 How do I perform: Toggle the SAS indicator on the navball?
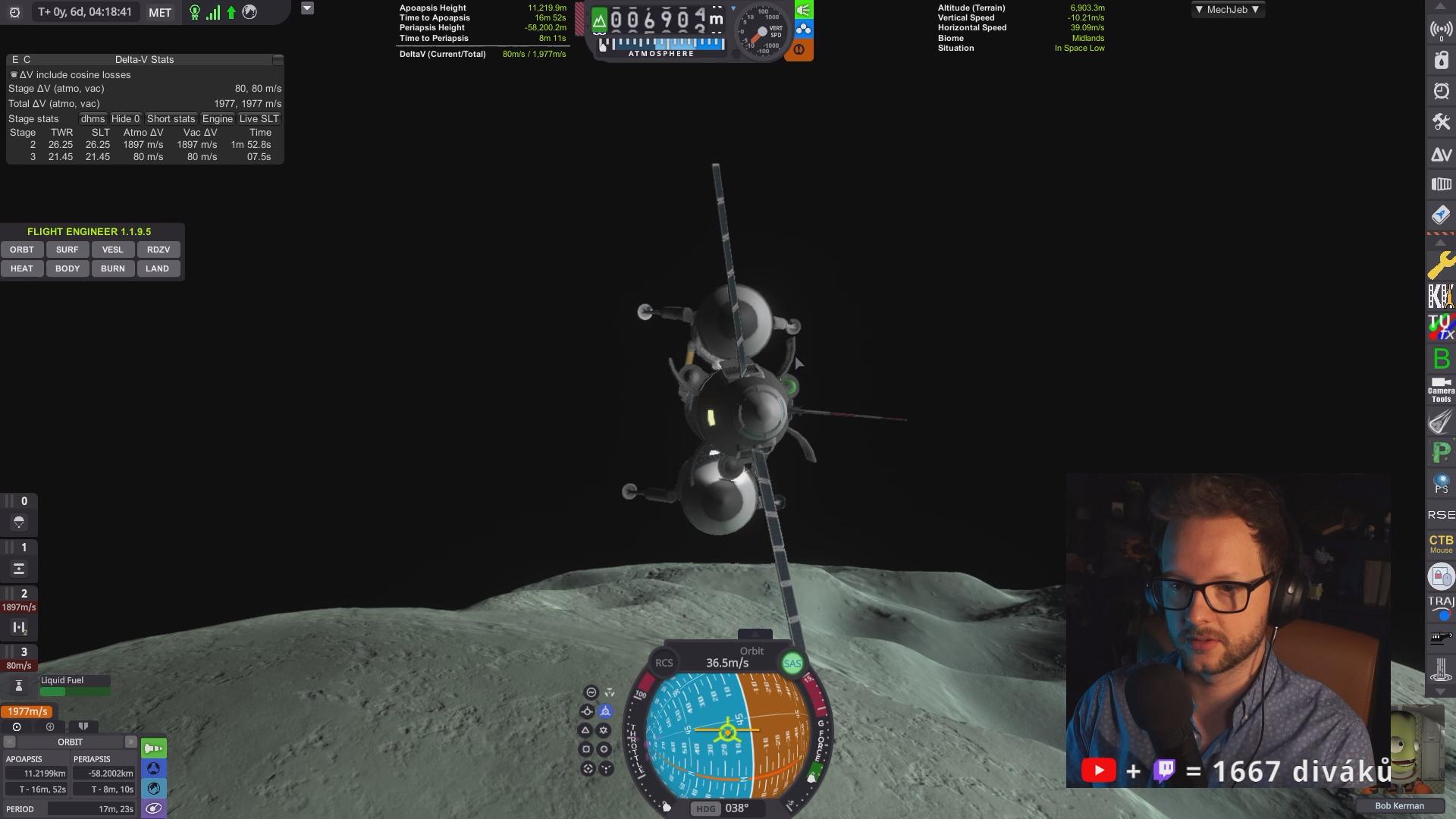792,664
